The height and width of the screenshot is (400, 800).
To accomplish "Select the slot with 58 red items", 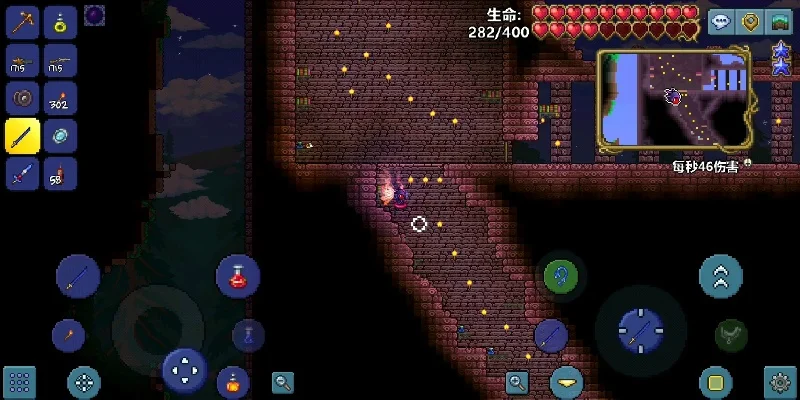I will [x=61, y=173].
